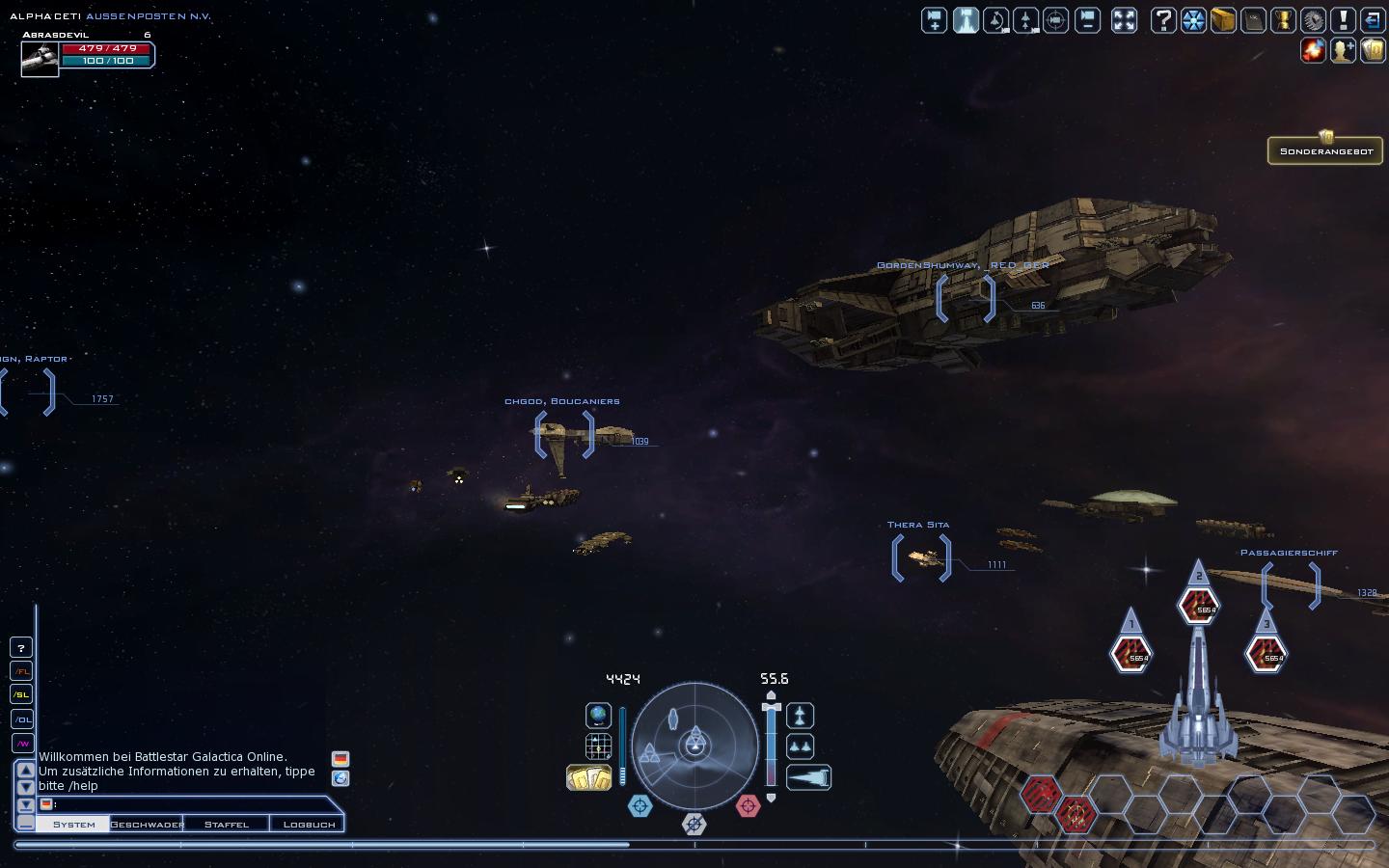Viewport: 1389px width, 868px height.
Task: Open the grid sector map icon
Action: point(598,746)
